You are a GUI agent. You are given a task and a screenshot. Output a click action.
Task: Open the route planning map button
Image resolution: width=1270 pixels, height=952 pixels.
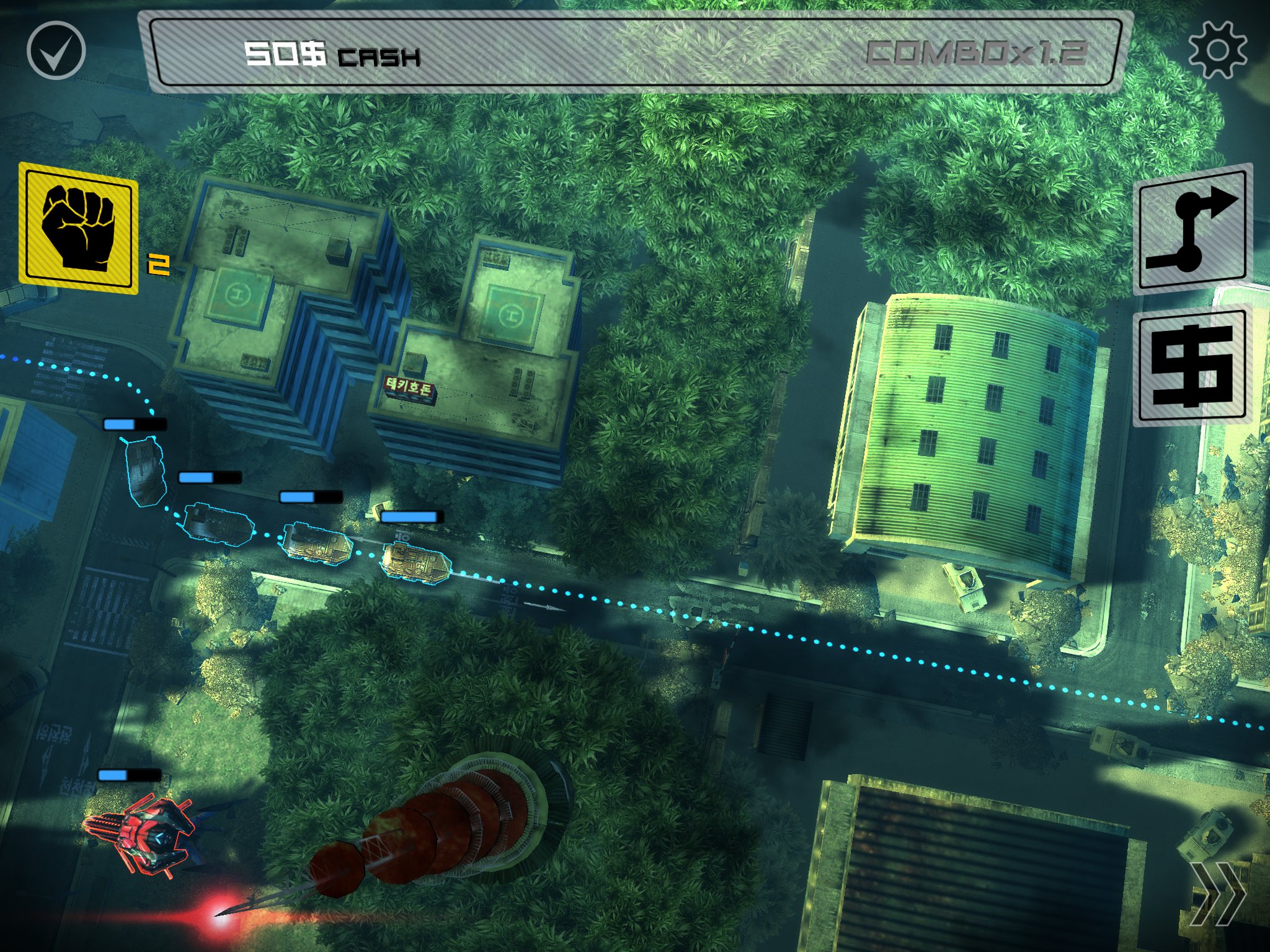pos(1192,230)
